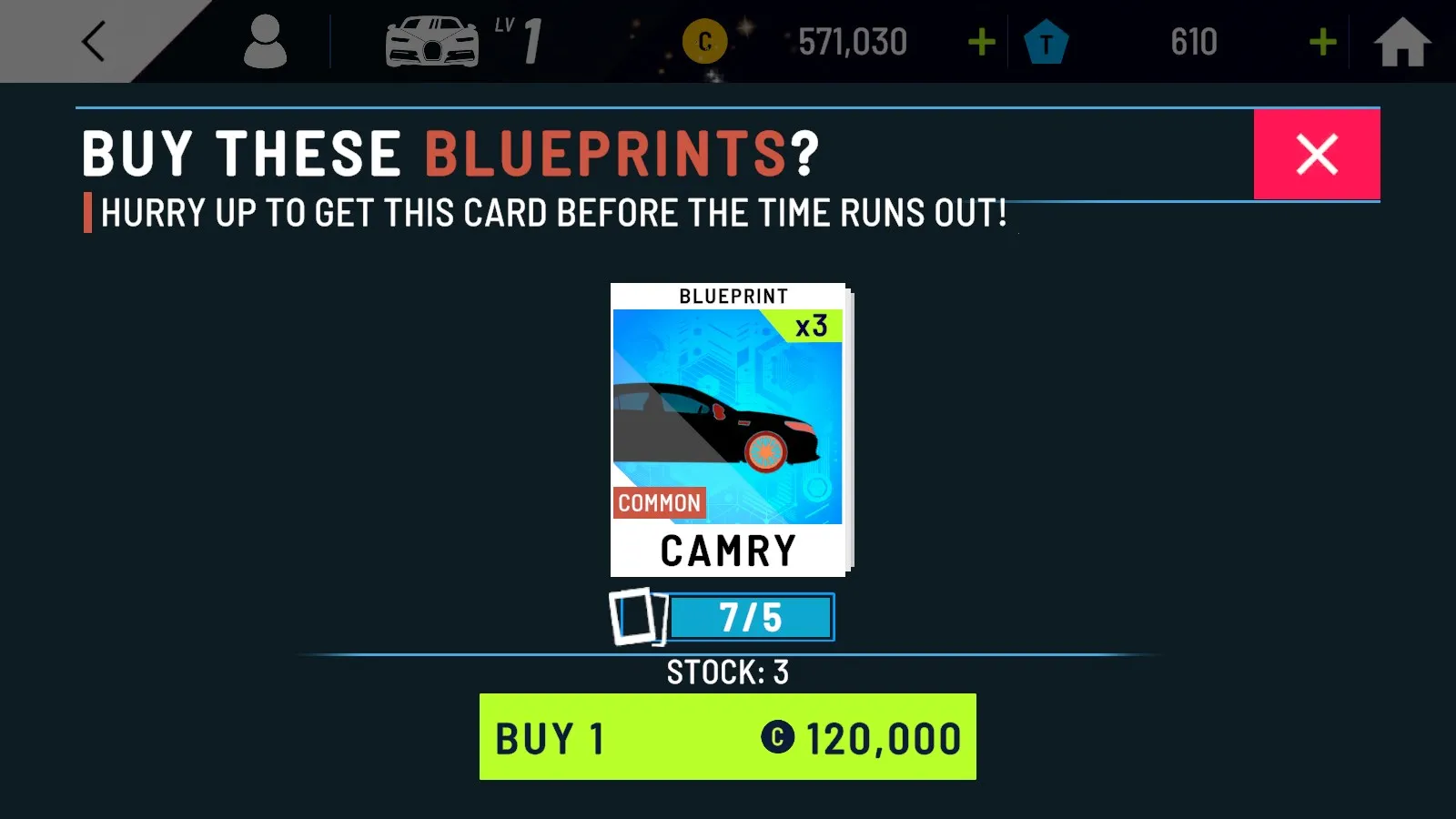The height and width of the screenshot is (819, 1456).
Task: Select the COMMON rarity label
Action: click(659, 503)
